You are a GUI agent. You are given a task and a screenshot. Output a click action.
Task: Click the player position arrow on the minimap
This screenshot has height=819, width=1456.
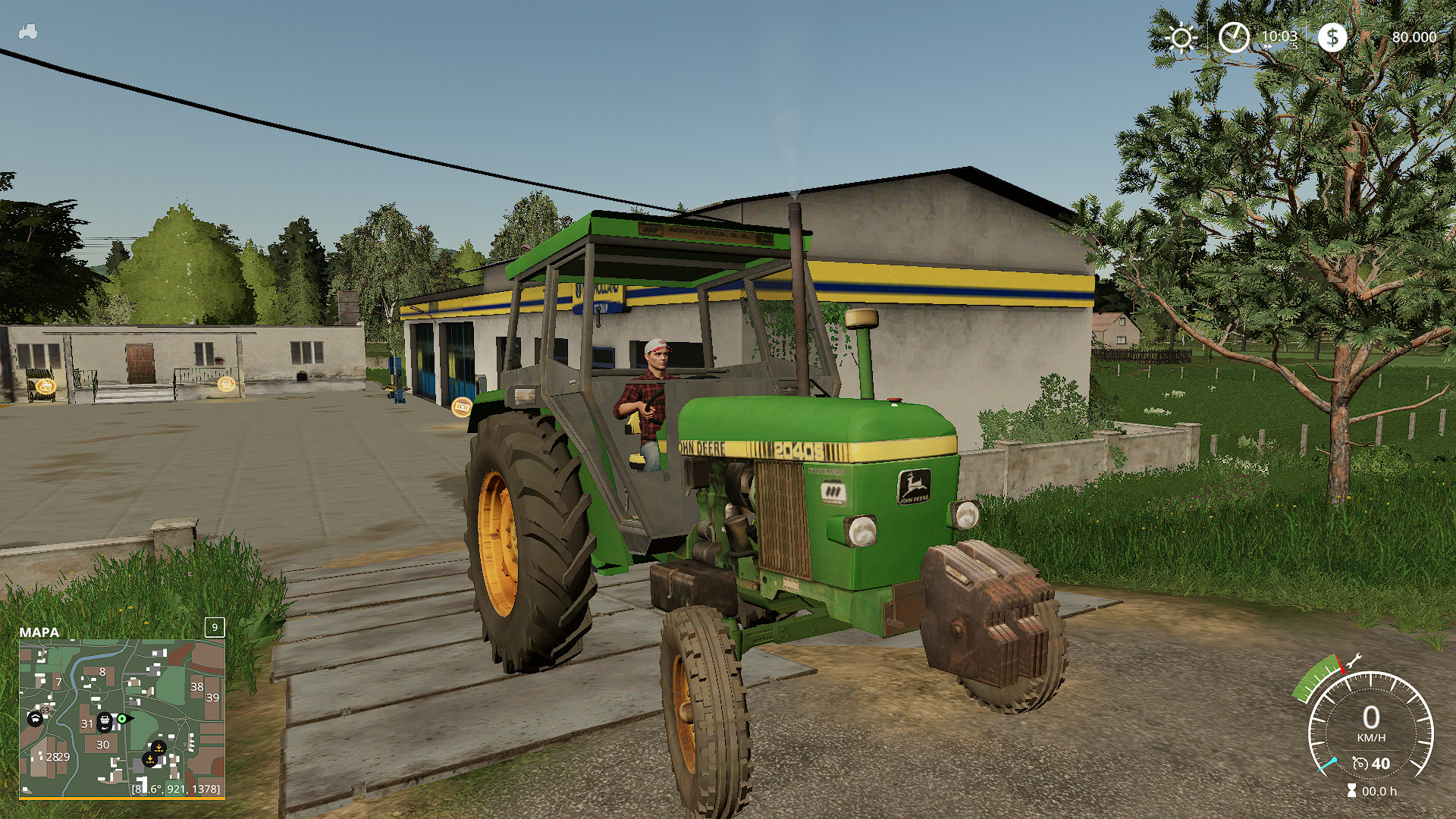[123, 718]
